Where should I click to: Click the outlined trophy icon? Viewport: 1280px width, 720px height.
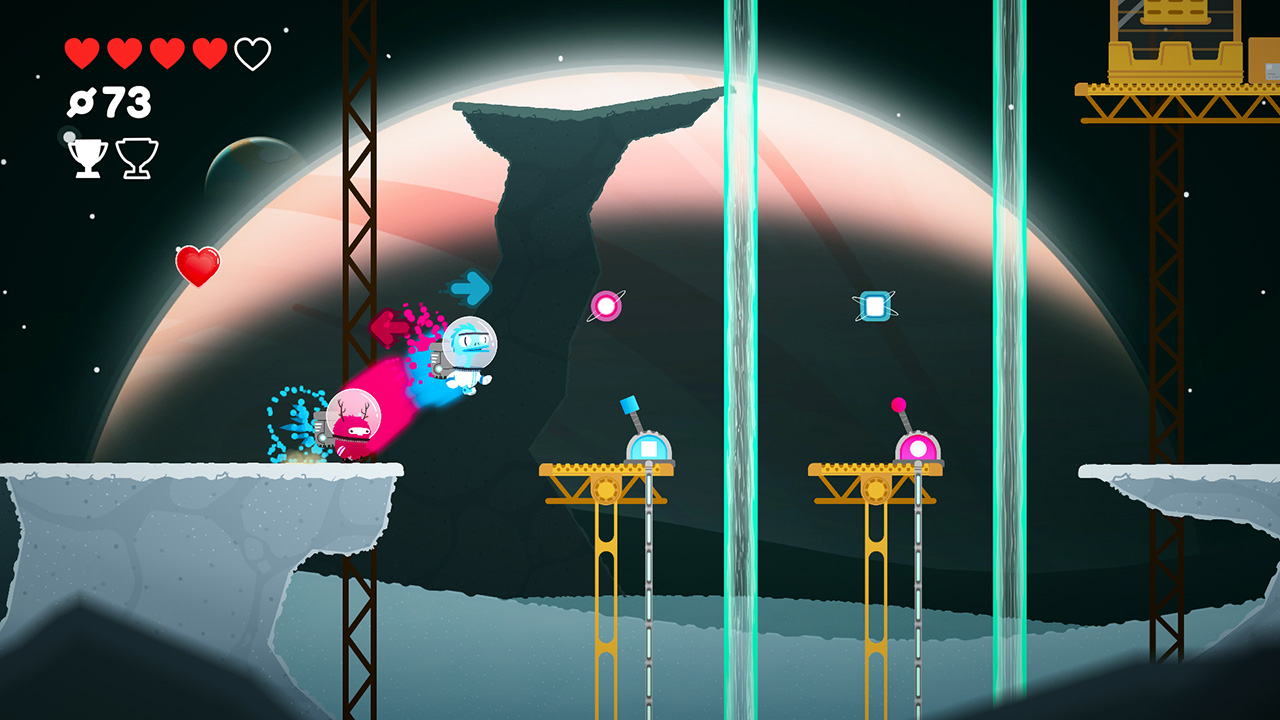135,157
